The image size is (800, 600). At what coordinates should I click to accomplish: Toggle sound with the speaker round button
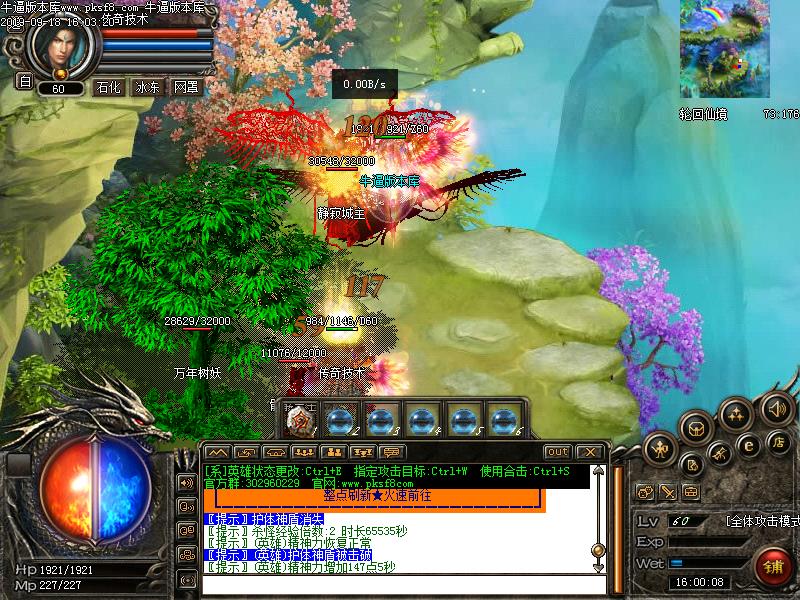(x=777, y=408)
